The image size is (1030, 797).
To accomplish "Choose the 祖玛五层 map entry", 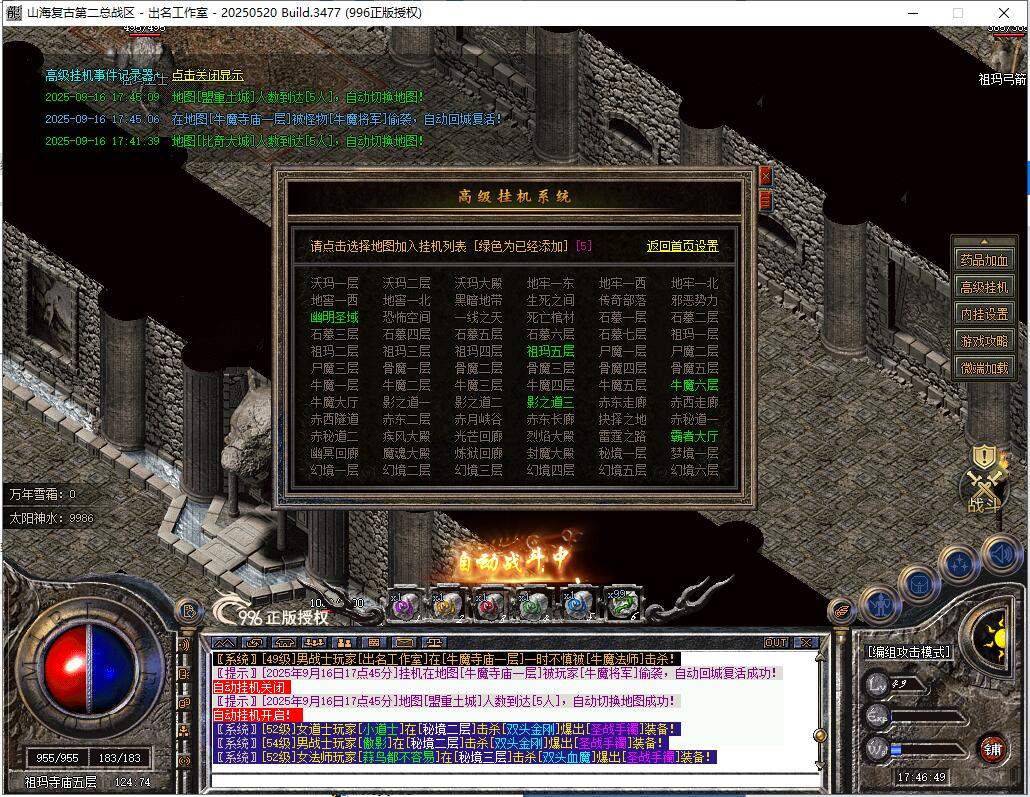I will (x=550, y=351).
